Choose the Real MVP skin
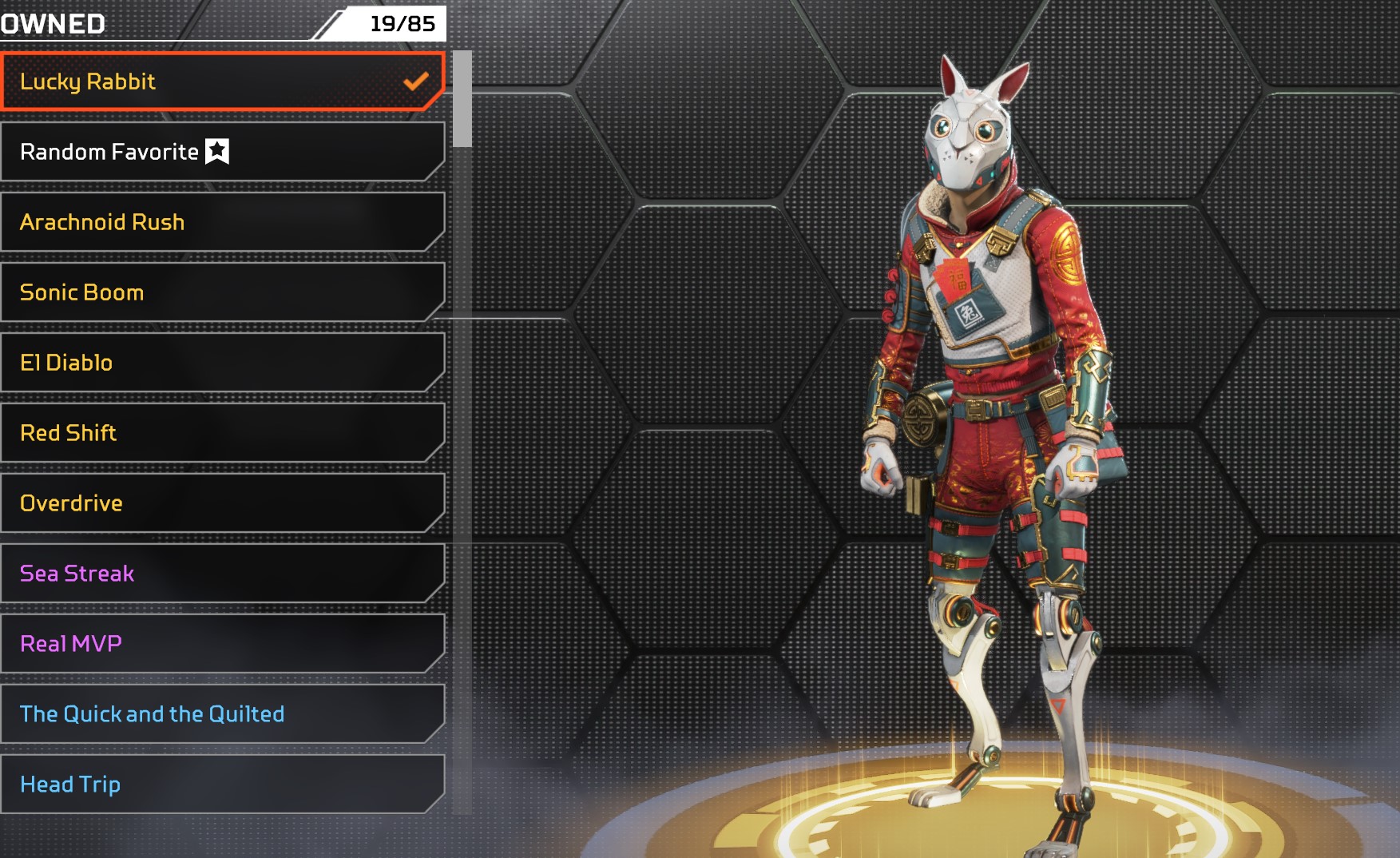This screenshot has height=858, width=1400. (222, 644)
